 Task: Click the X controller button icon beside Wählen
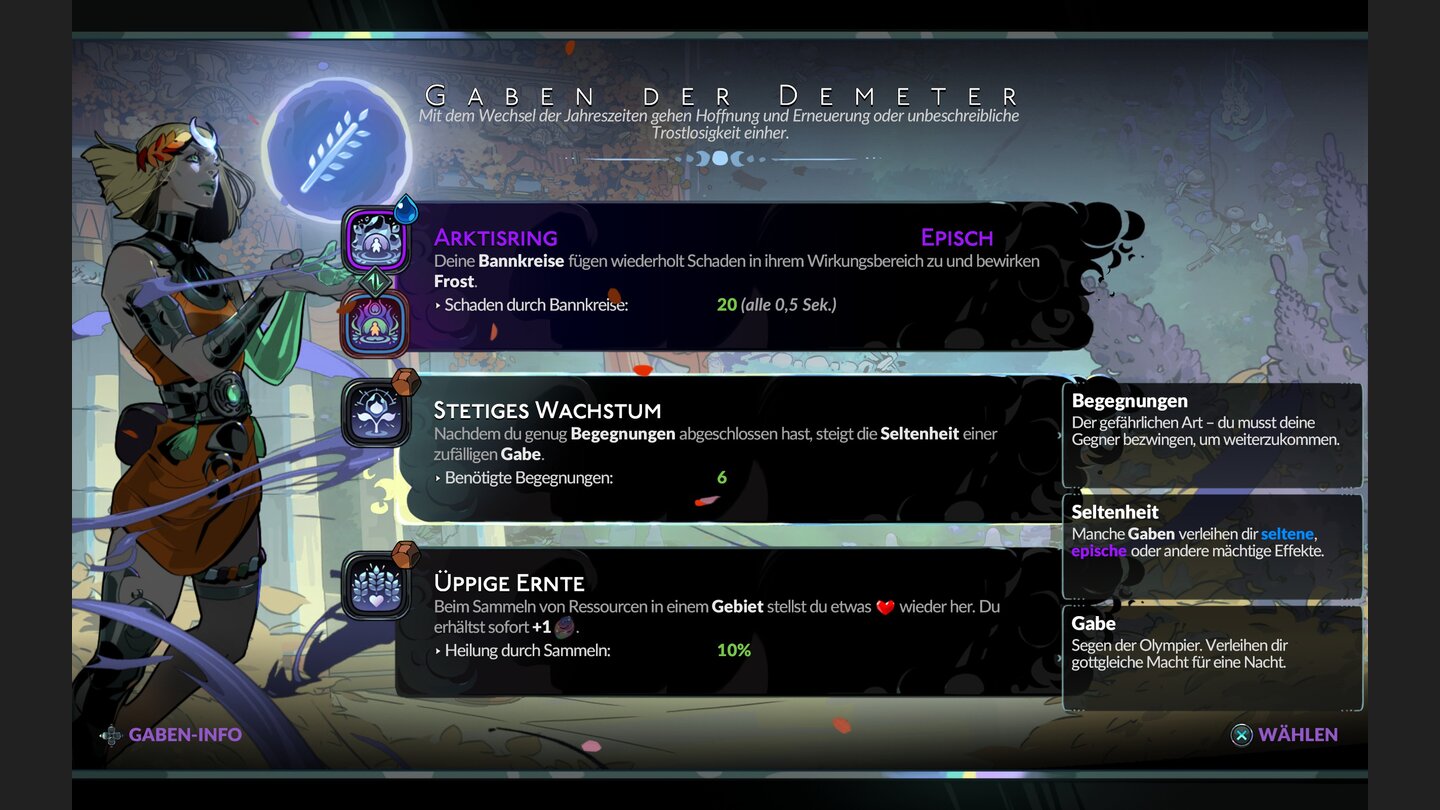(x=1240, y=734)
